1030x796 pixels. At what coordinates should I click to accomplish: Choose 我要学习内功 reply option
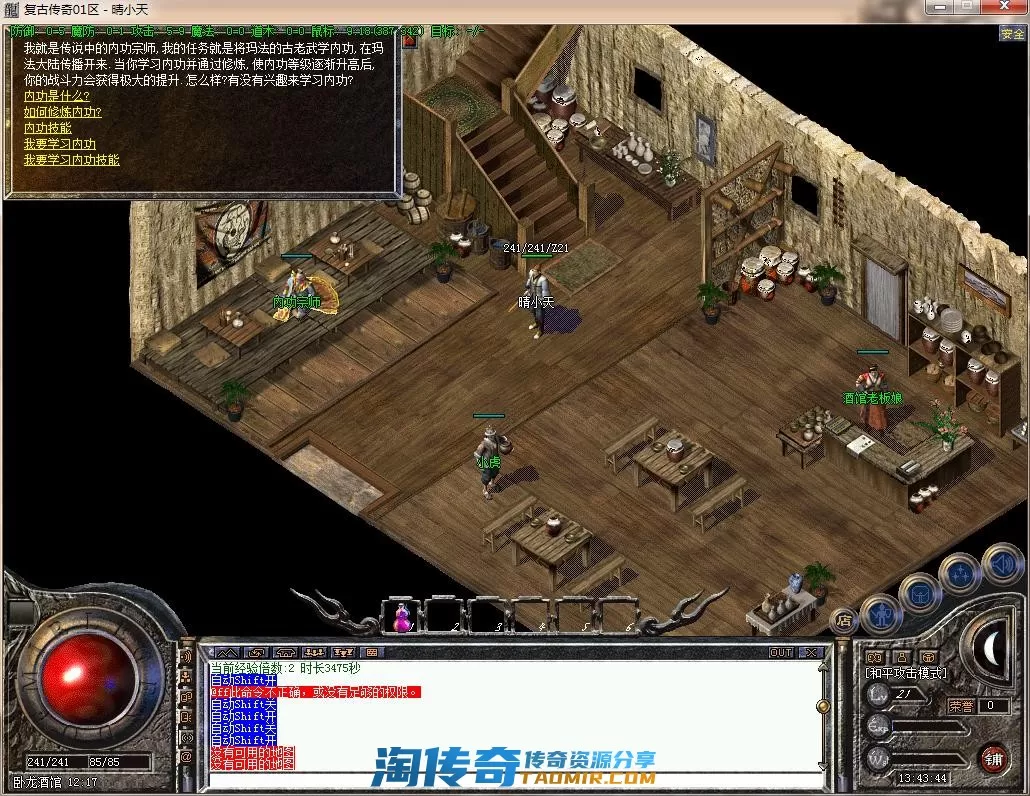(x=59, y=144)
